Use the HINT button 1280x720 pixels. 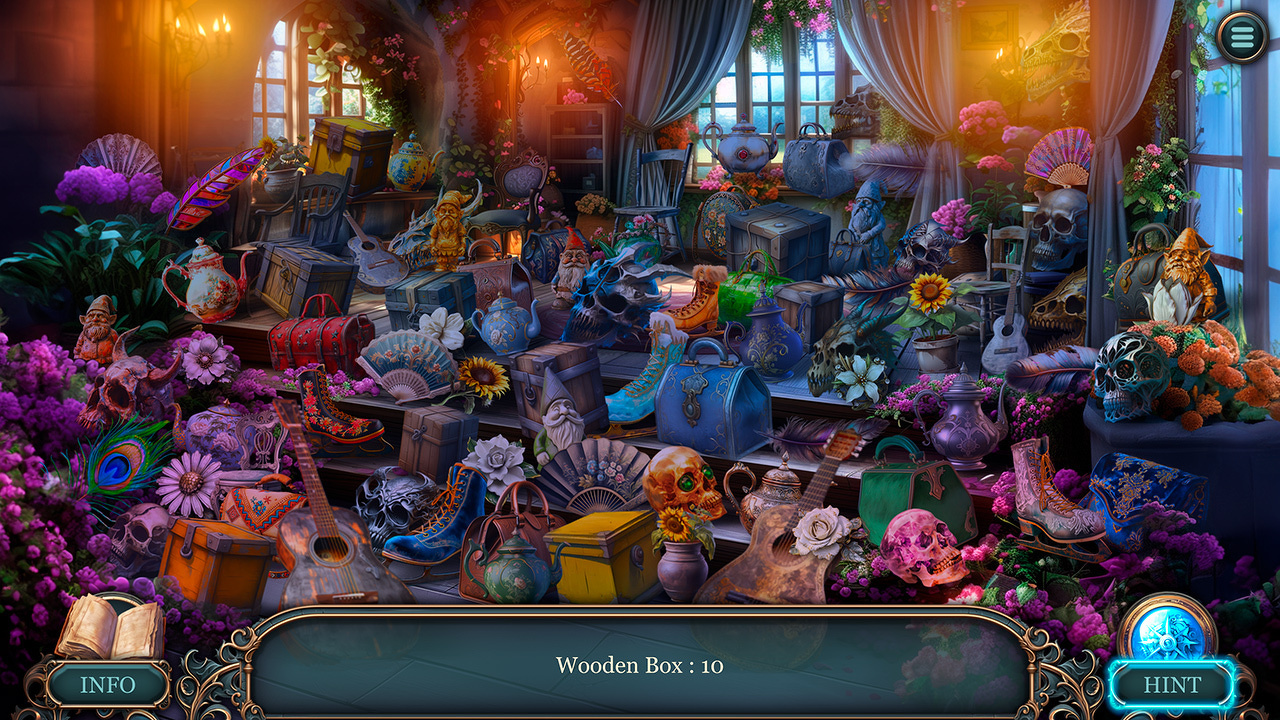coord(1172,685)
